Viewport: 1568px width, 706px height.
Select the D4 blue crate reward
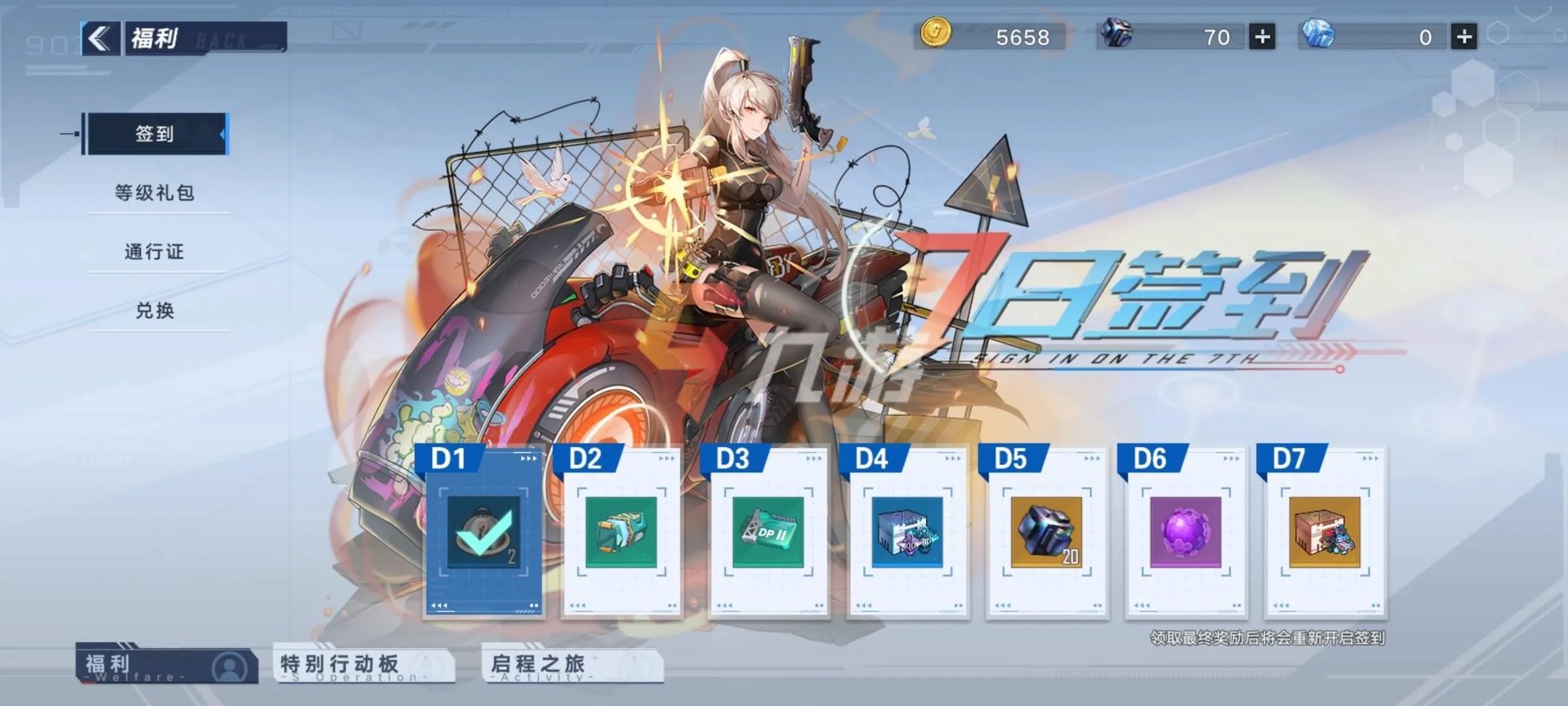coord(907,532)
